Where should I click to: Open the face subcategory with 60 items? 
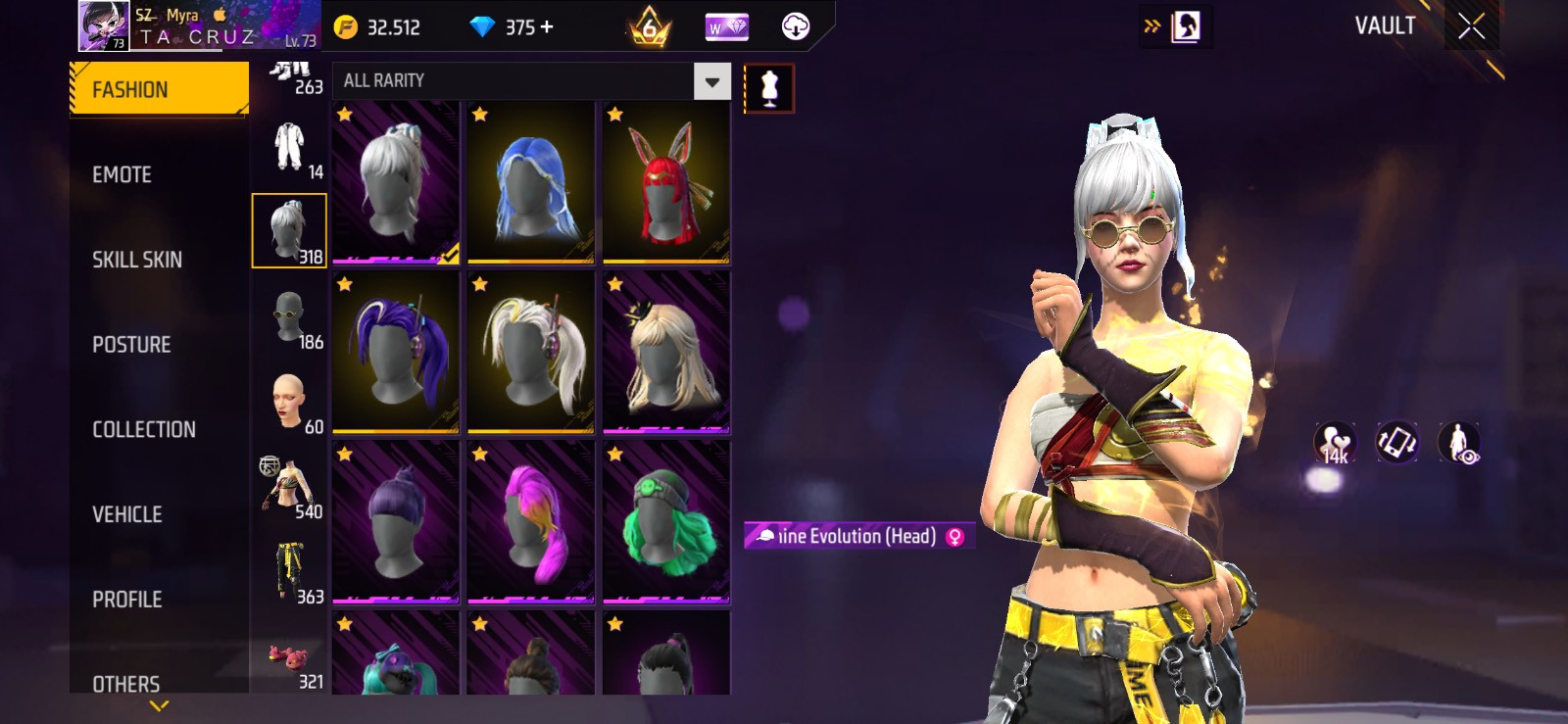(289, 403)
